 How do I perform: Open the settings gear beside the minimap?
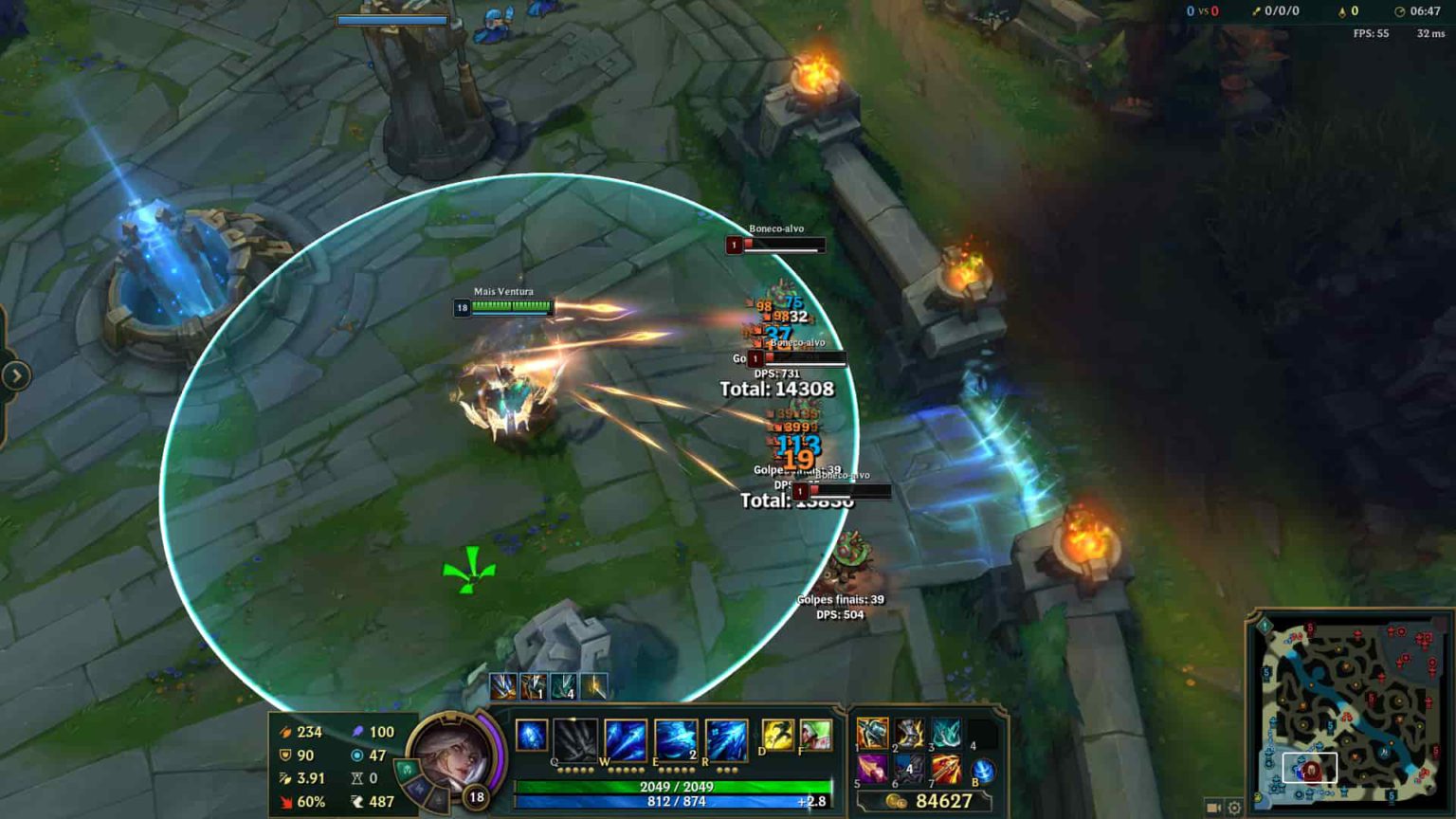click(x=1234, y=809)
